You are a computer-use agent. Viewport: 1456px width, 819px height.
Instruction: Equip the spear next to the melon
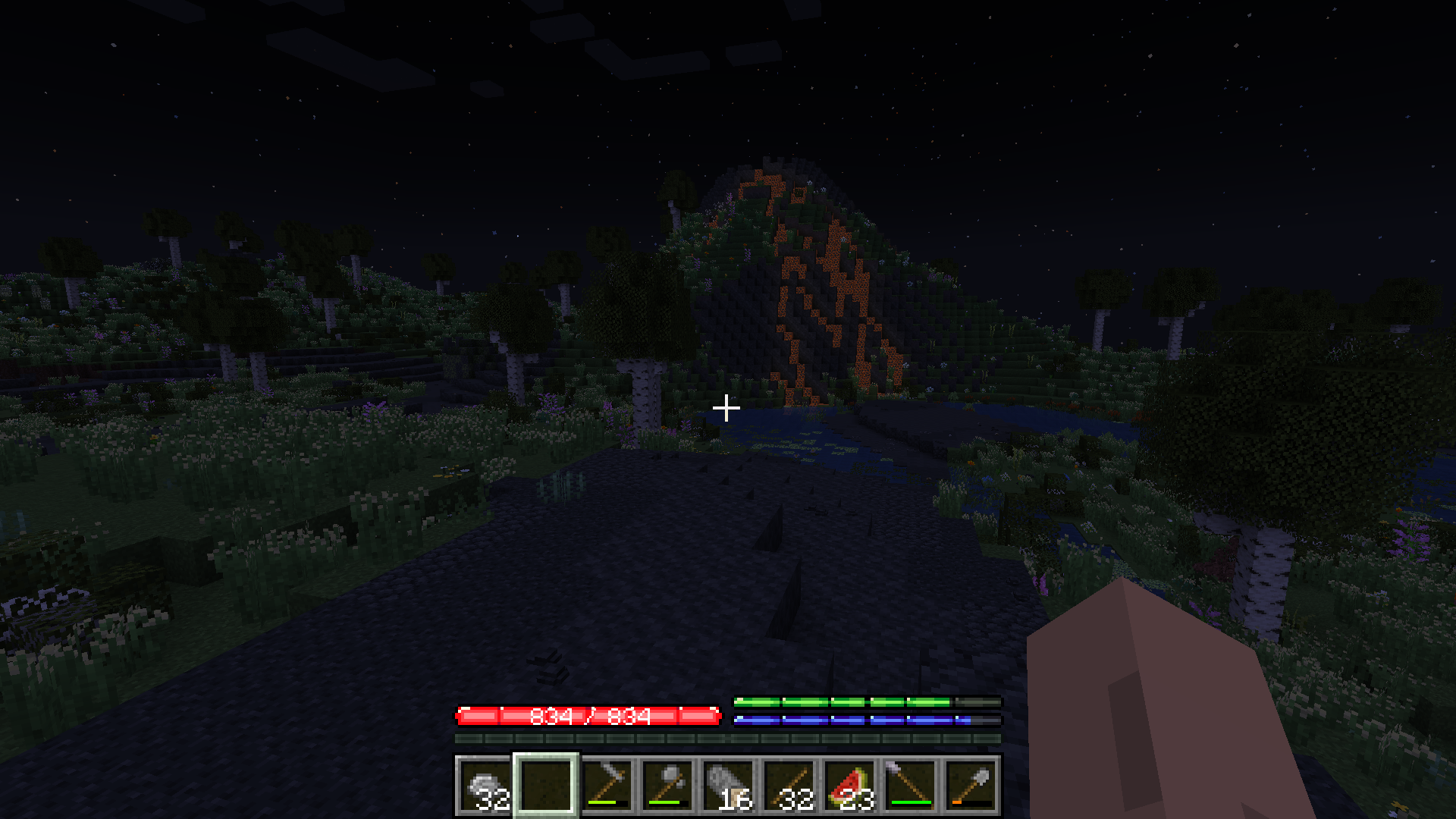910,785
